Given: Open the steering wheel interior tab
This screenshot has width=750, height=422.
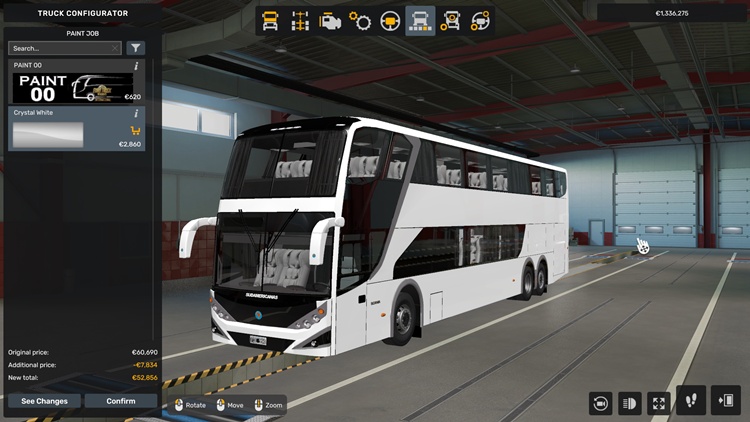Looking at the screenshot, I should pyautogui.click(x=390, y=20).
